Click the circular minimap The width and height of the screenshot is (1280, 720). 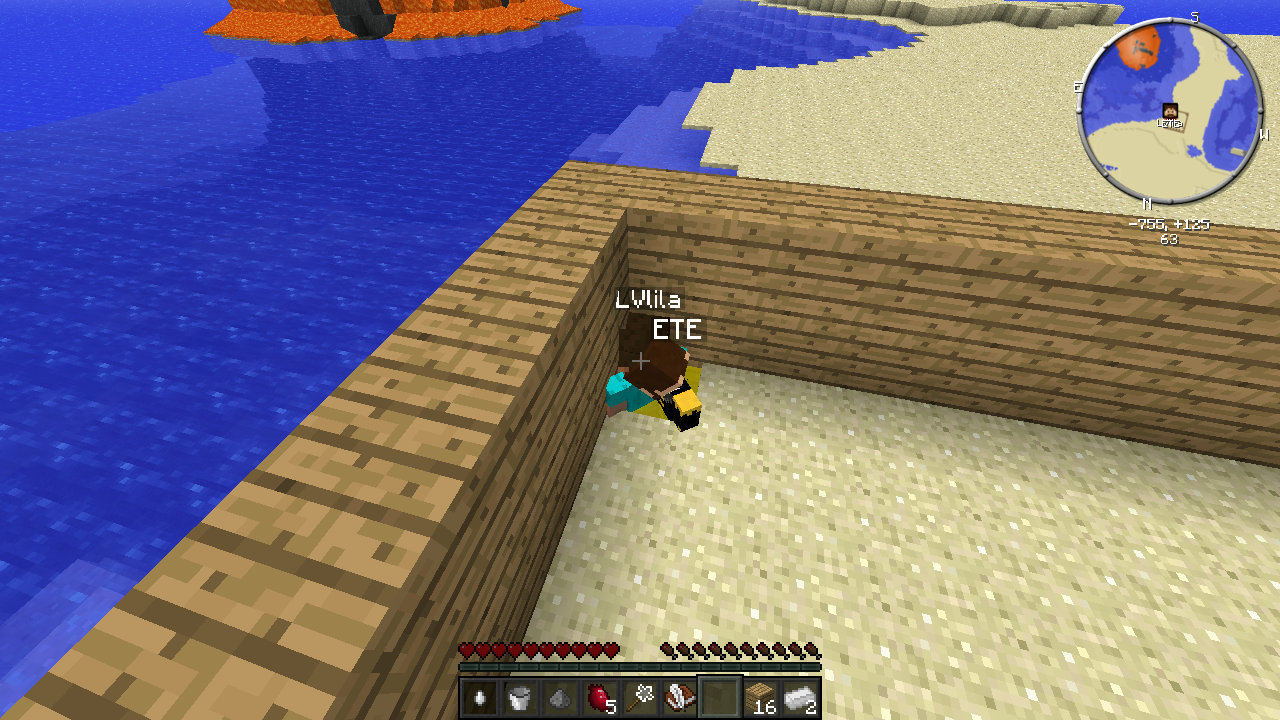coord(1169,110)
